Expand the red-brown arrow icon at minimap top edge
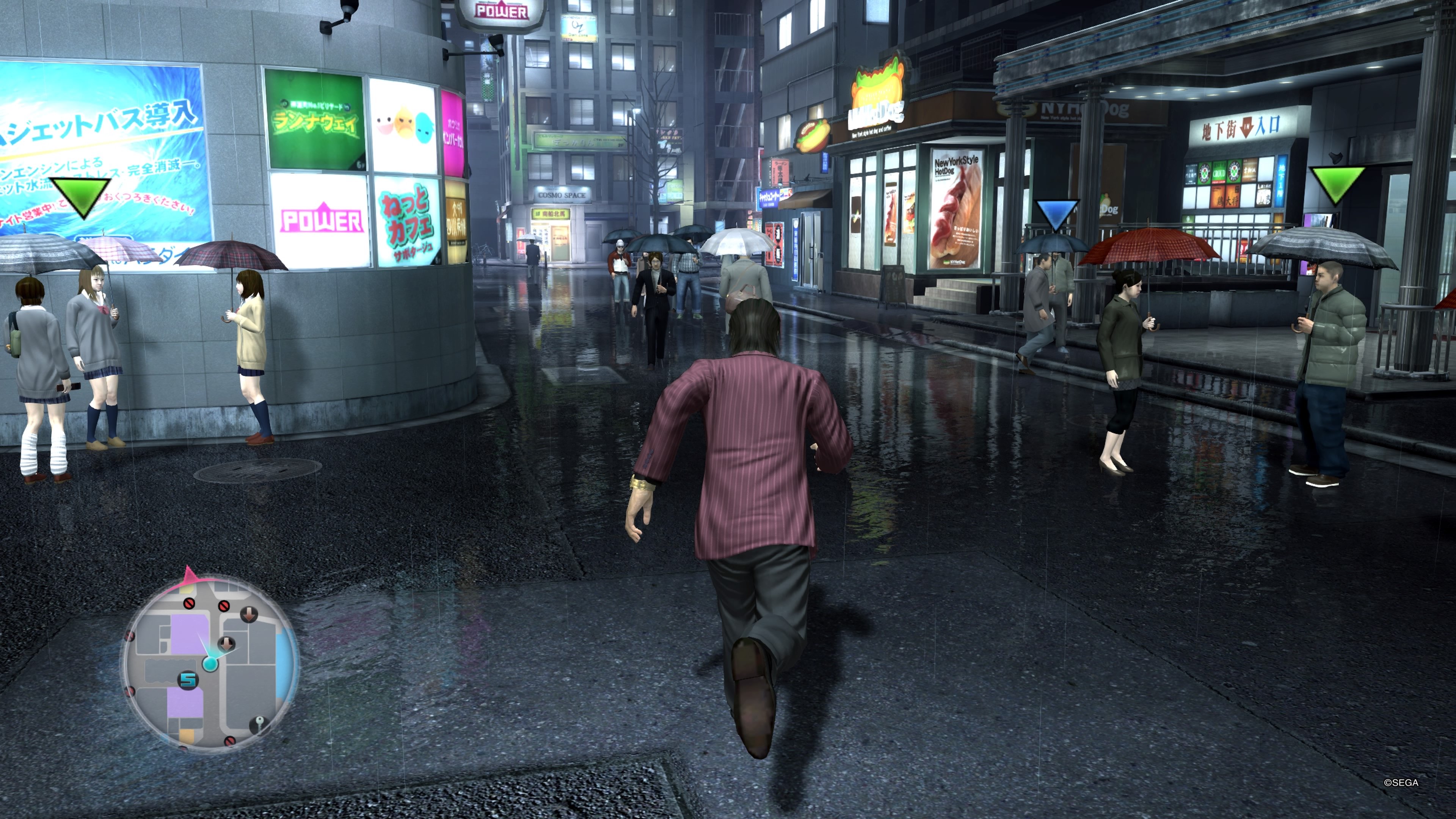Viewport: 1456px width, 819px height. [249, 615]
